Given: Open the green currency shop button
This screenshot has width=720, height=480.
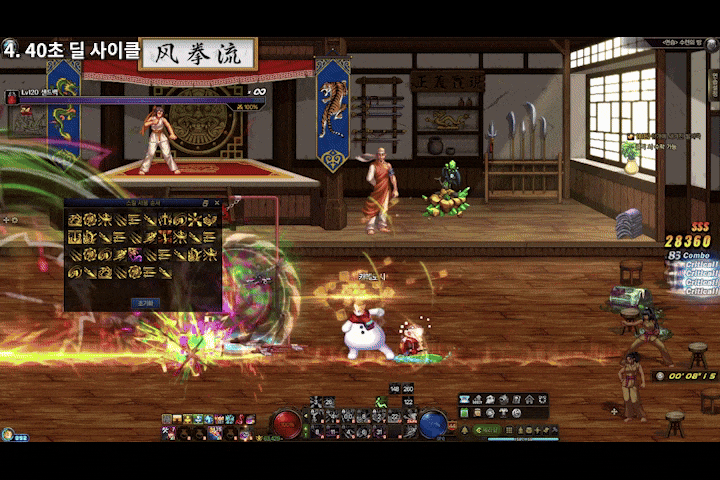Looking at the screenshot, I should 486,430.
